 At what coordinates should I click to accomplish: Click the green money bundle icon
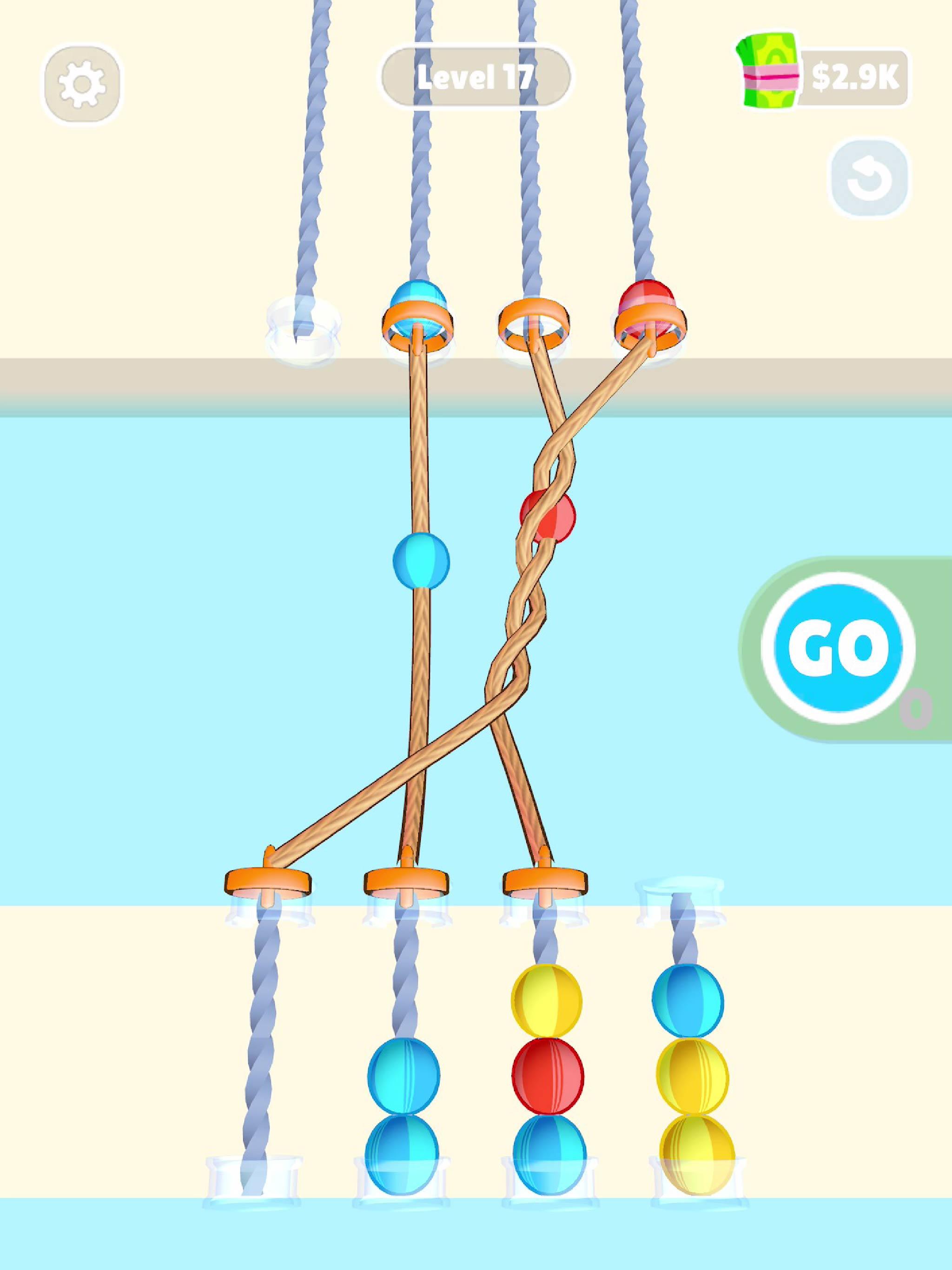[x=767, y=71]
